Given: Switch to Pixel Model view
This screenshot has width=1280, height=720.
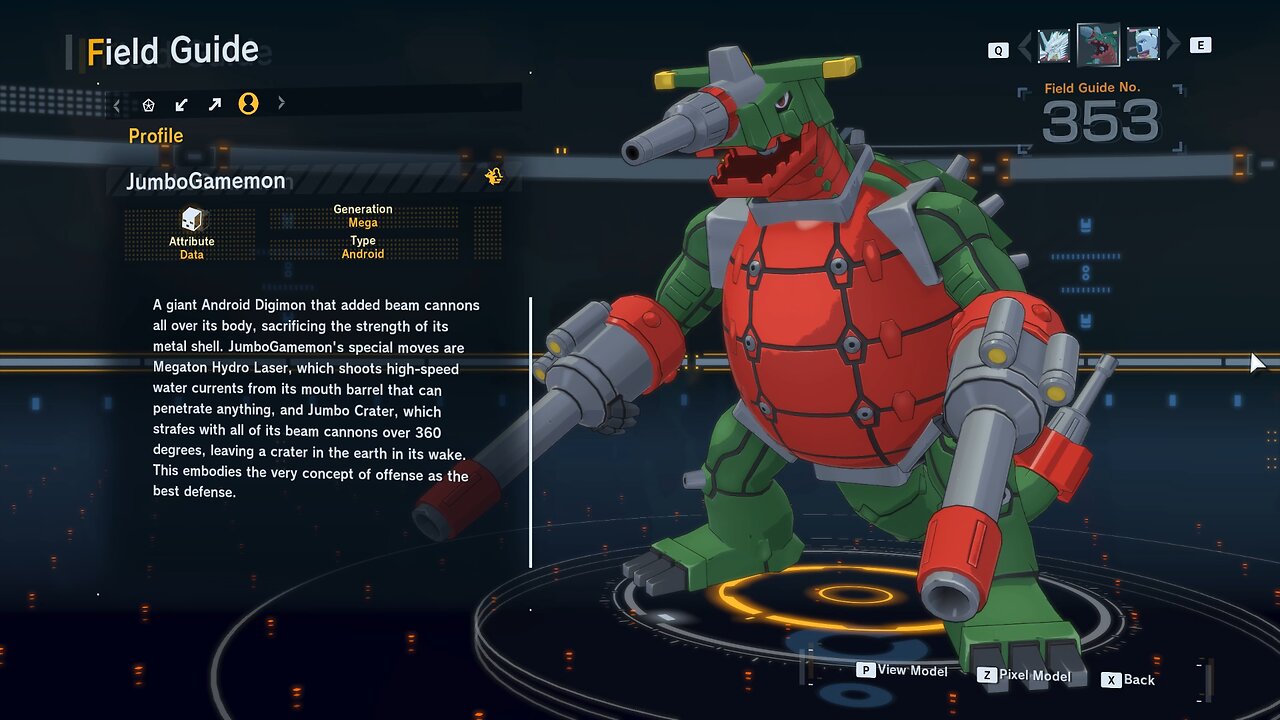Looking at the screenshot, I should pos(1024,676).
